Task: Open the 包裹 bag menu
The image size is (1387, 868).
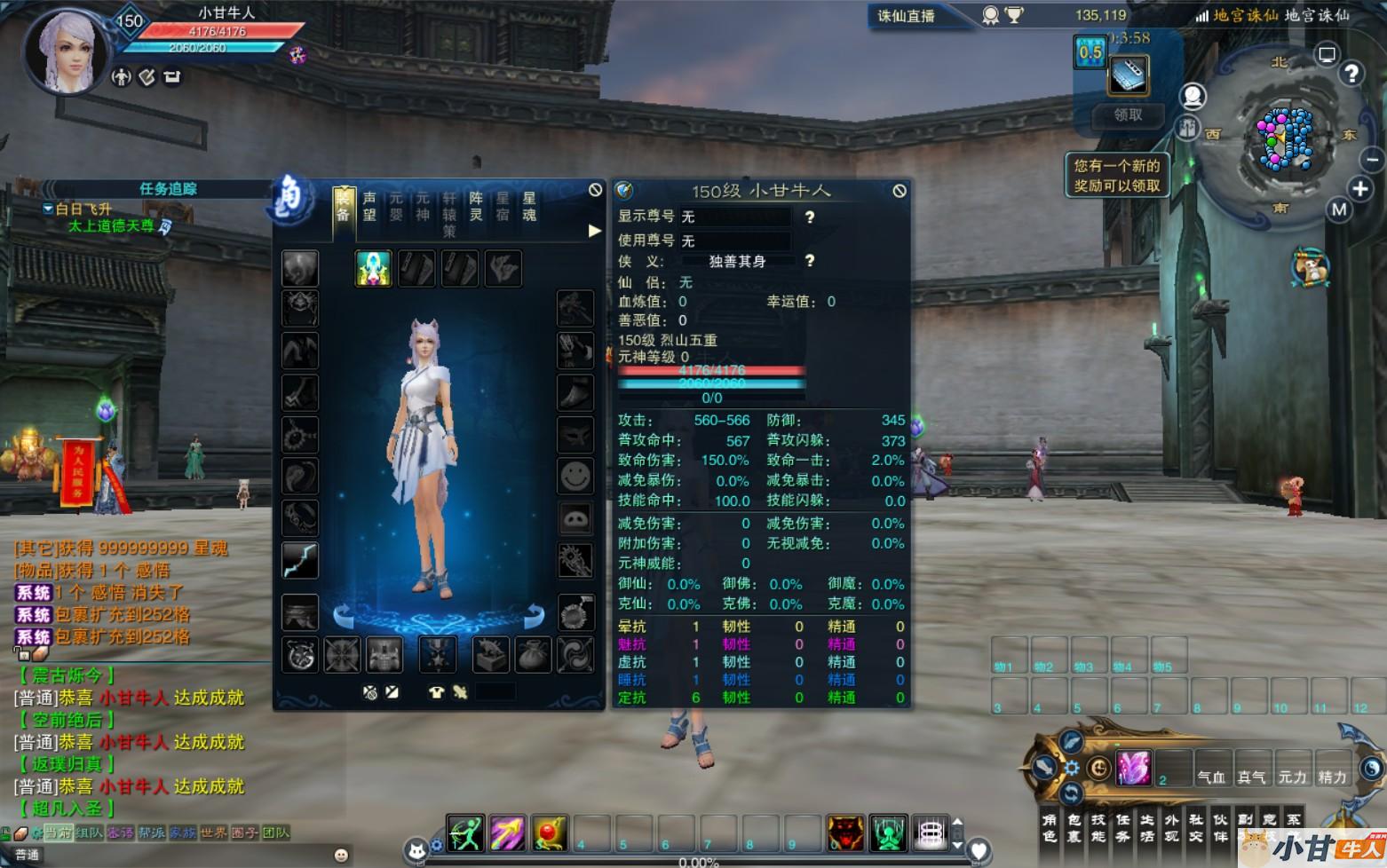Action: click(1074, 828)
